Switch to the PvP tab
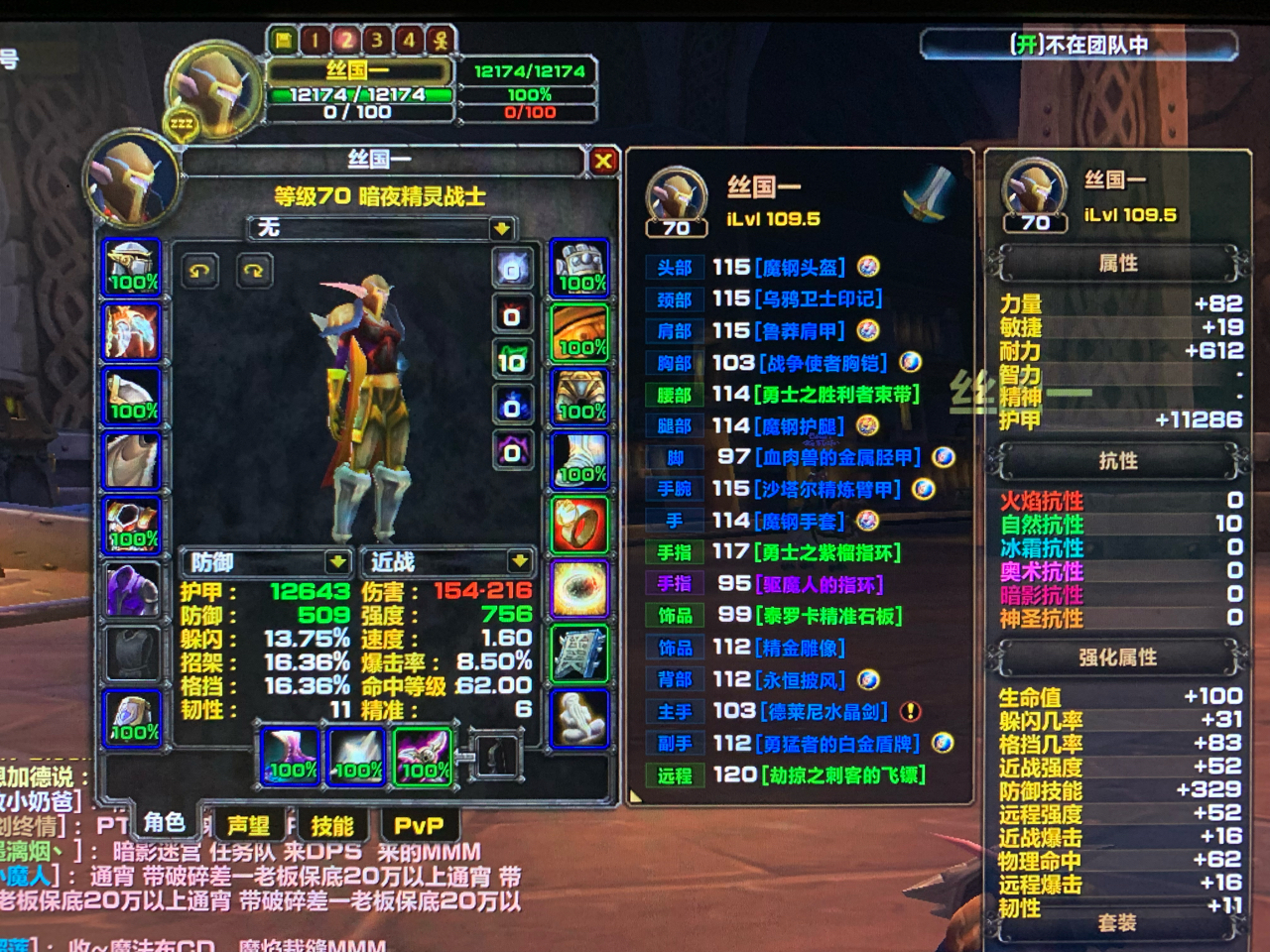Viewport: 1270px width, 952px height. click(x=421, y=824)
